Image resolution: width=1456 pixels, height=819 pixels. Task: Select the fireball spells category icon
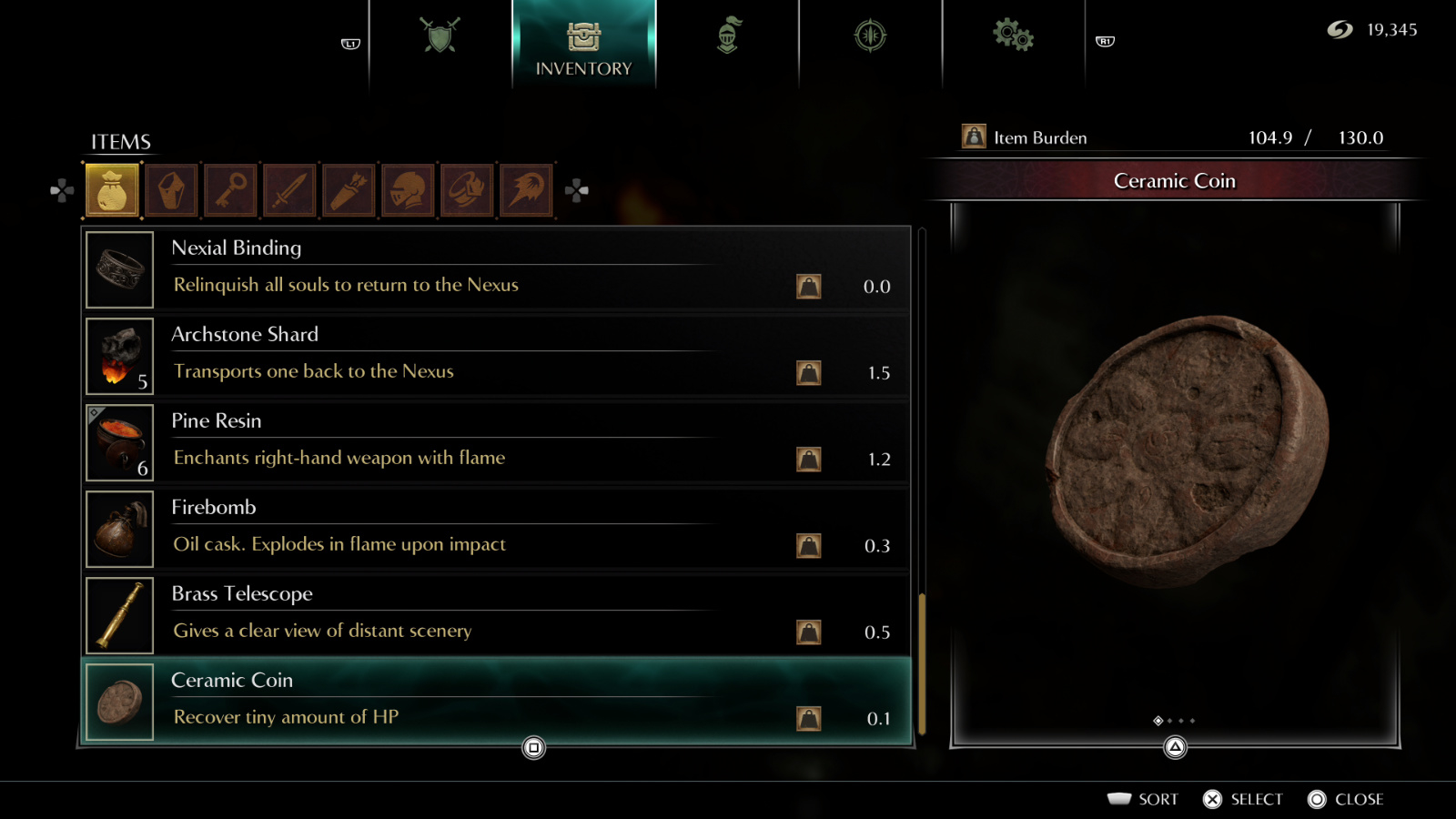[x=526, y=189]
